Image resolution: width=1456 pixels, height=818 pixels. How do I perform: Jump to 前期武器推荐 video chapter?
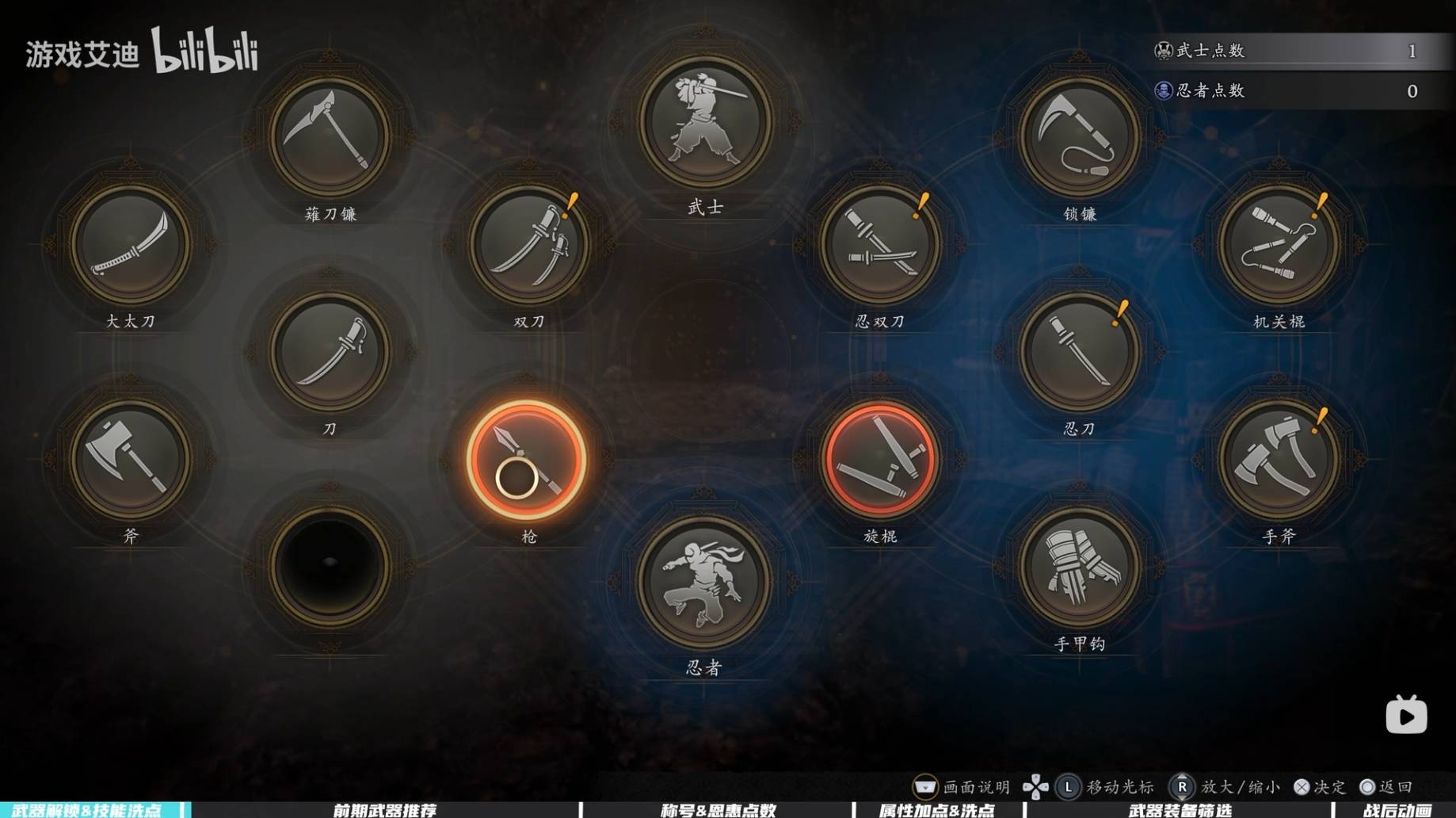384,810
